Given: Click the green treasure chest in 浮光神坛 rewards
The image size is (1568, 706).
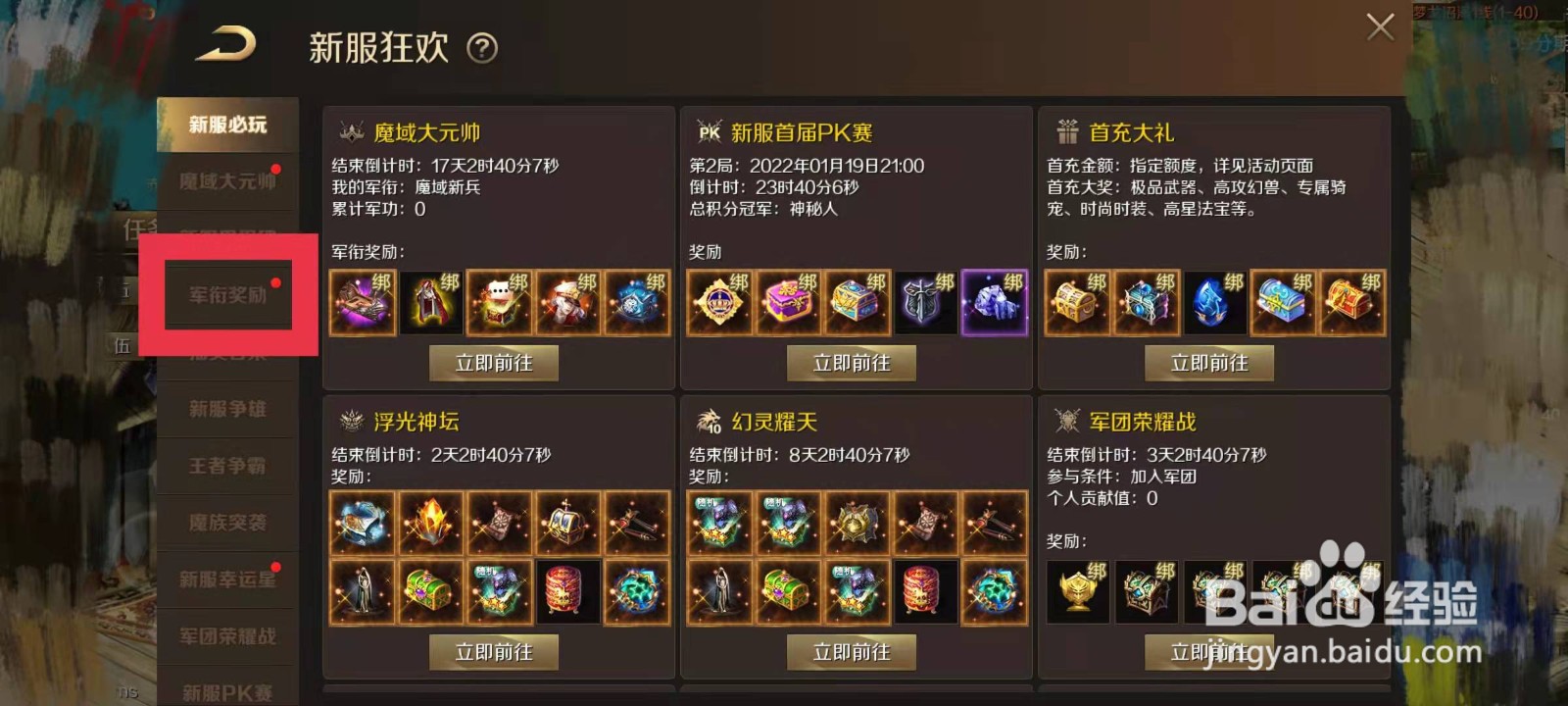Looking at the screenshot, I should [430, 591].
